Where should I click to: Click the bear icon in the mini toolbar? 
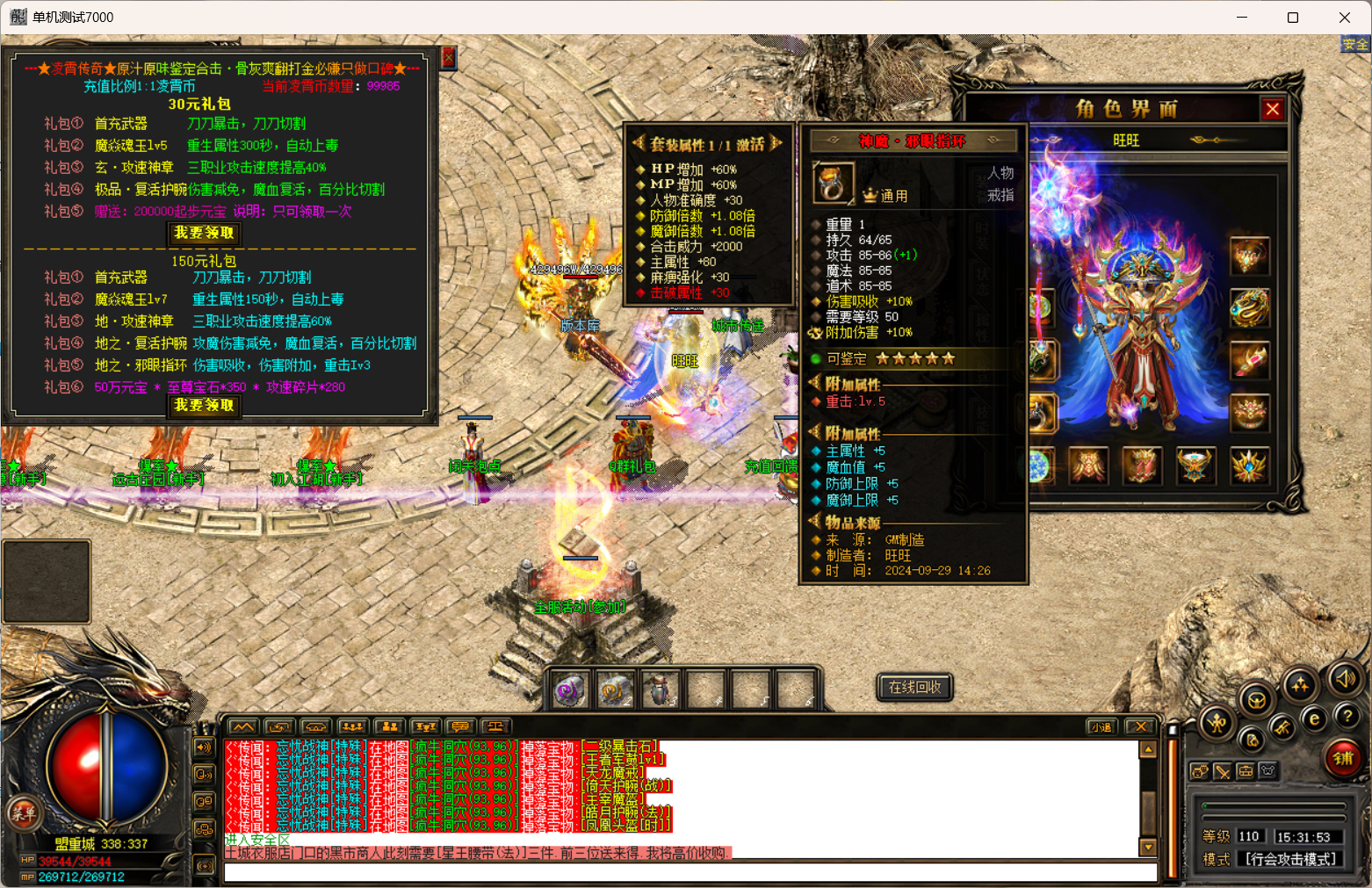(x=1267, y=770)
